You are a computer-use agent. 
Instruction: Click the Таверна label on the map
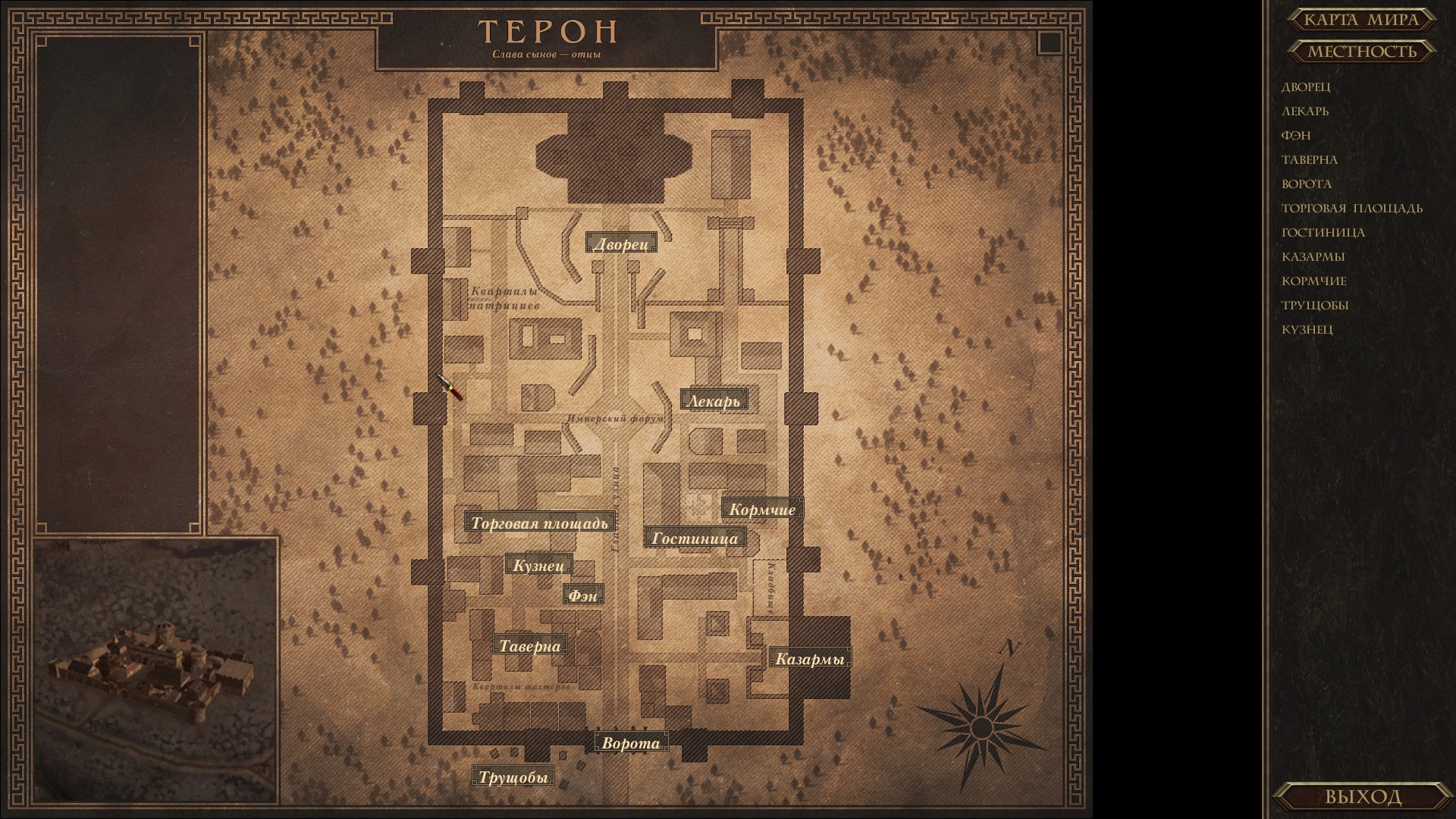click(530, 645)
